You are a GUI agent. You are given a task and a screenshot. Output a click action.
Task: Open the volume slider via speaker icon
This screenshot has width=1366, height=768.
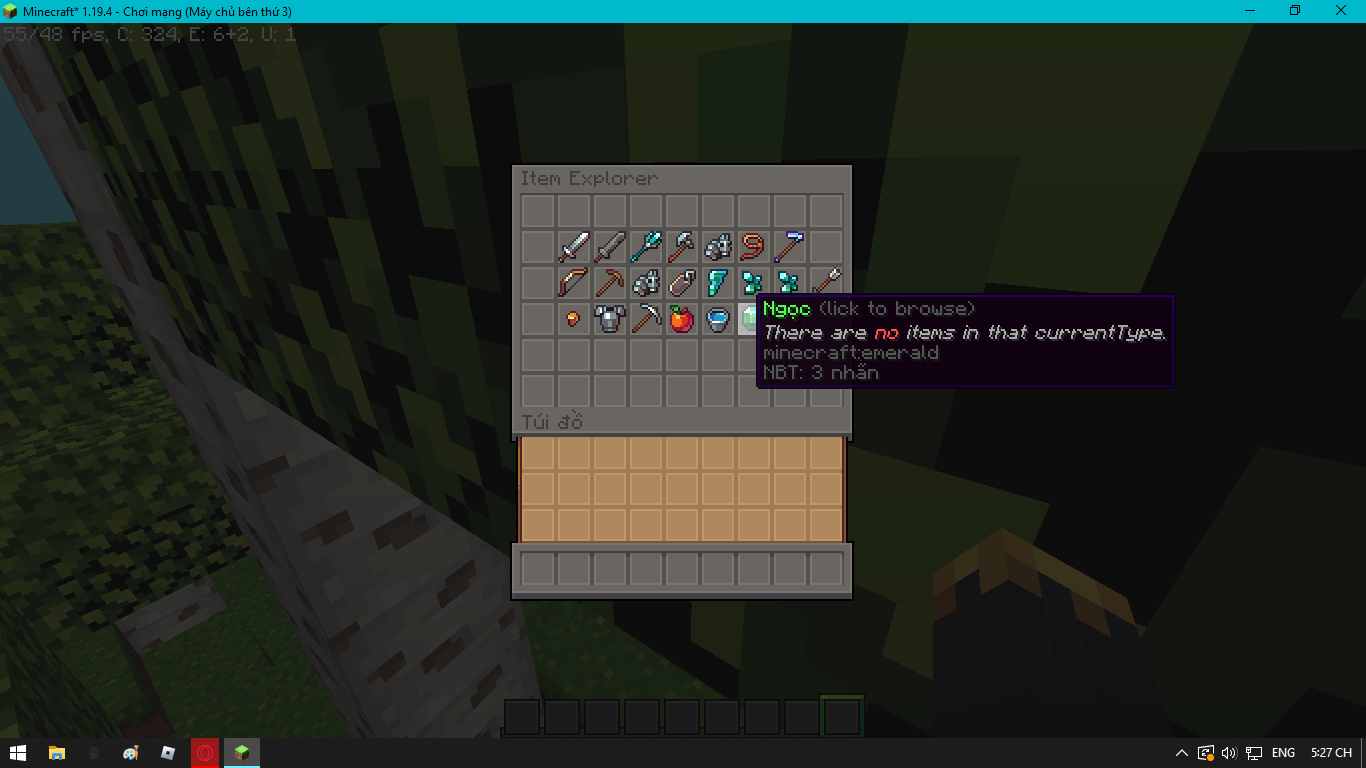(1228, 753)
